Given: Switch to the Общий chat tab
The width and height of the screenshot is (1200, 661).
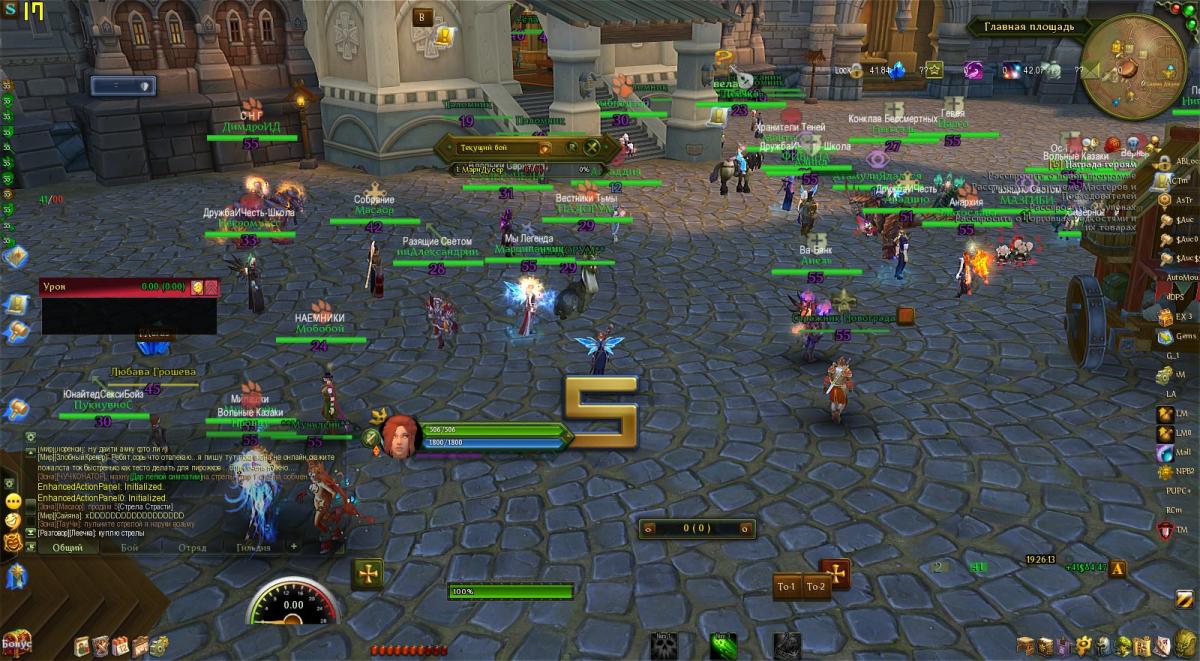Looking at the screenshot, I should (x=68, y=547).
